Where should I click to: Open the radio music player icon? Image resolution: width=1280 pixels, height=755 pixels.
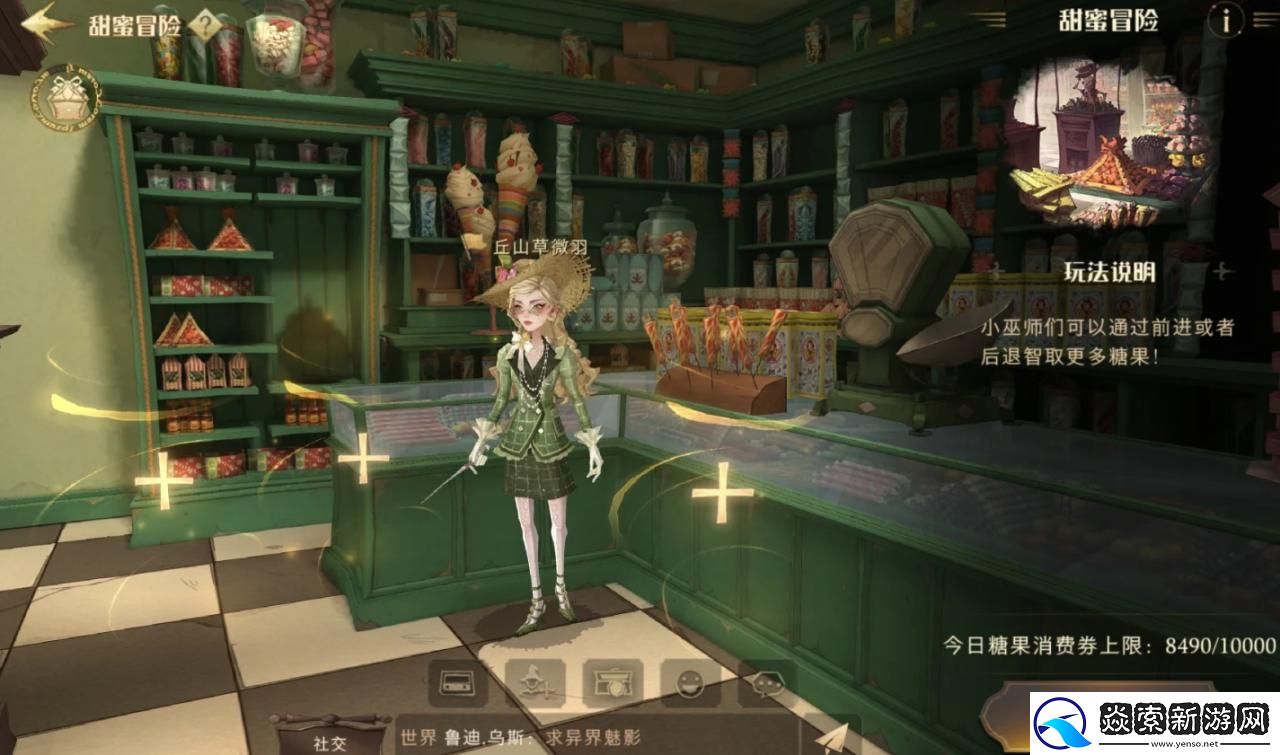[457, 685]
